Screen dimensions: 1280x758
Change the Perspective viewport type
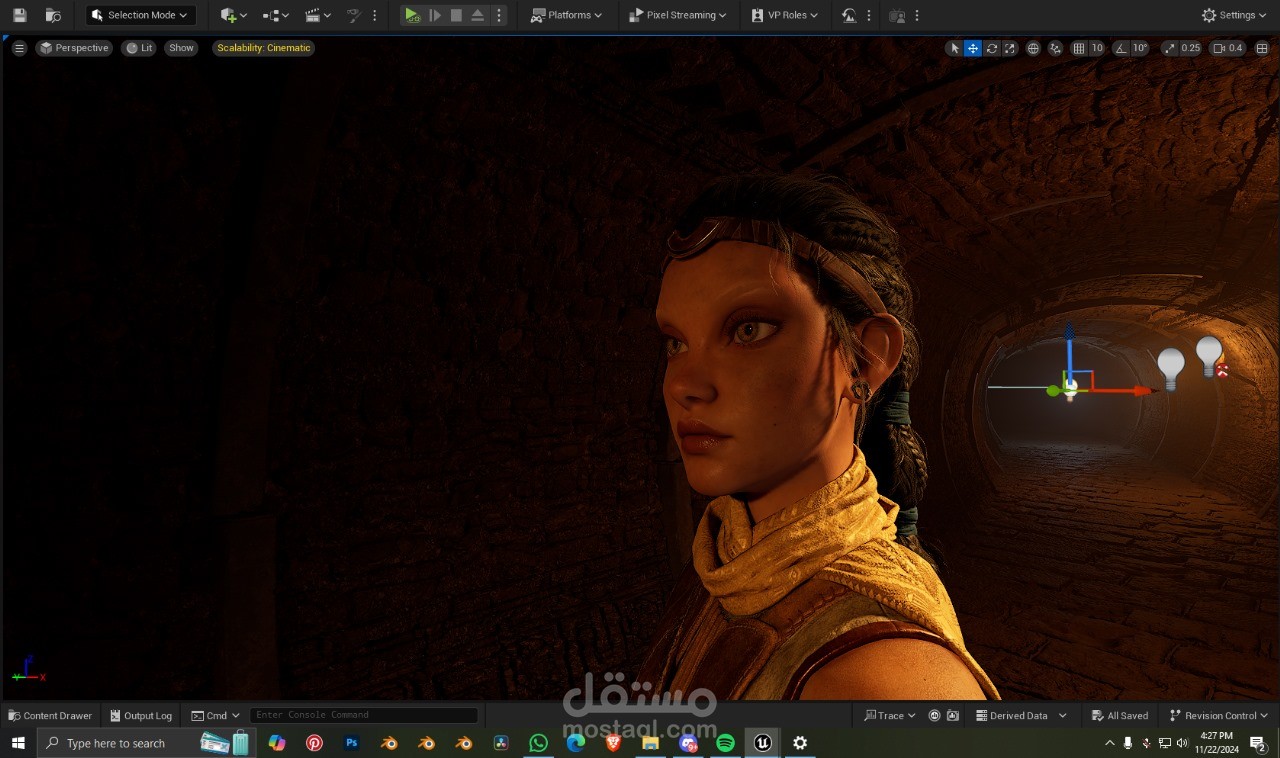click(x=74, y=48)
